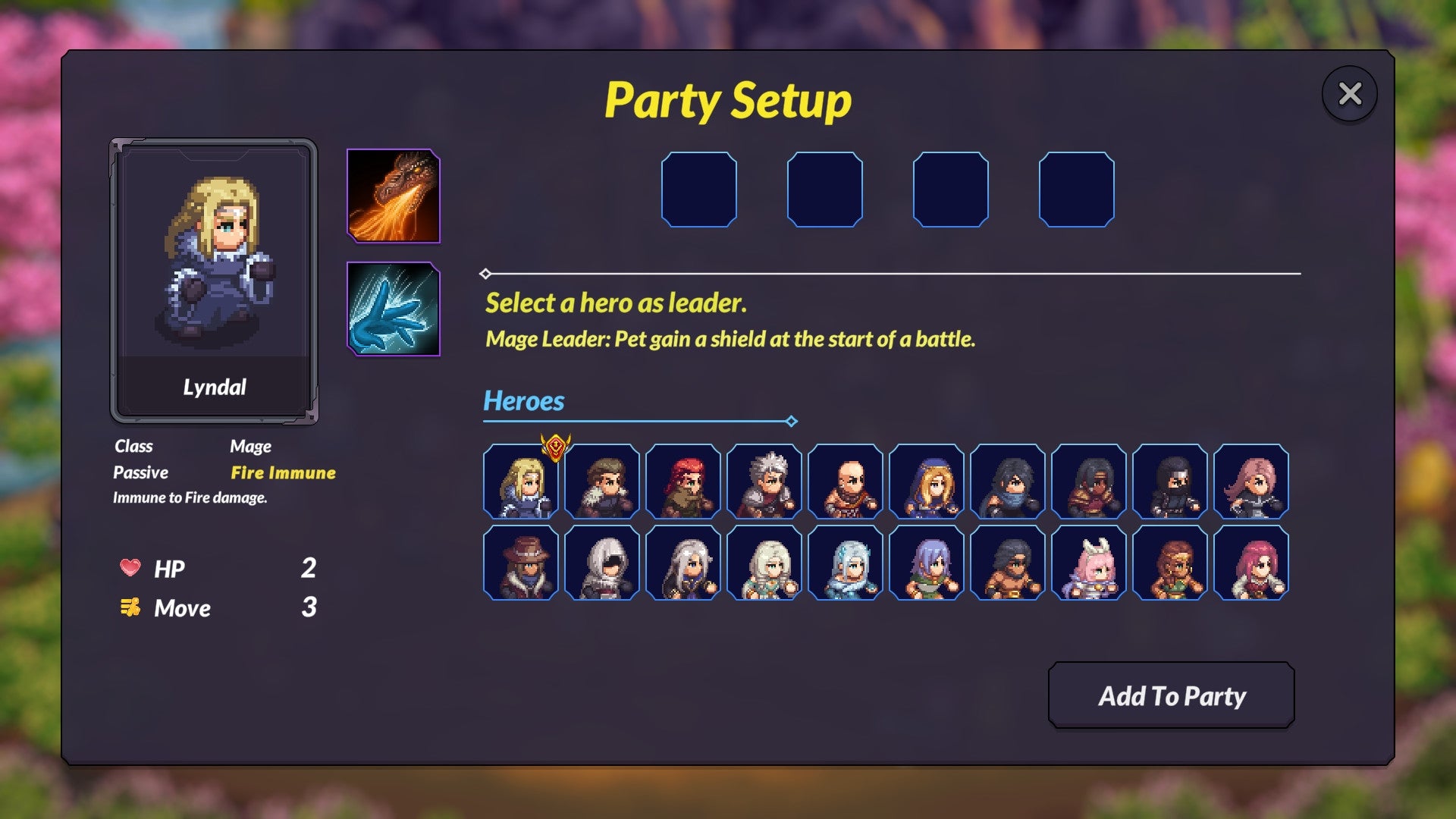The width and height of the screenshot is (1456, 819).
Task: Close the Party Setup window
Action: click(x=1349, y=93)
